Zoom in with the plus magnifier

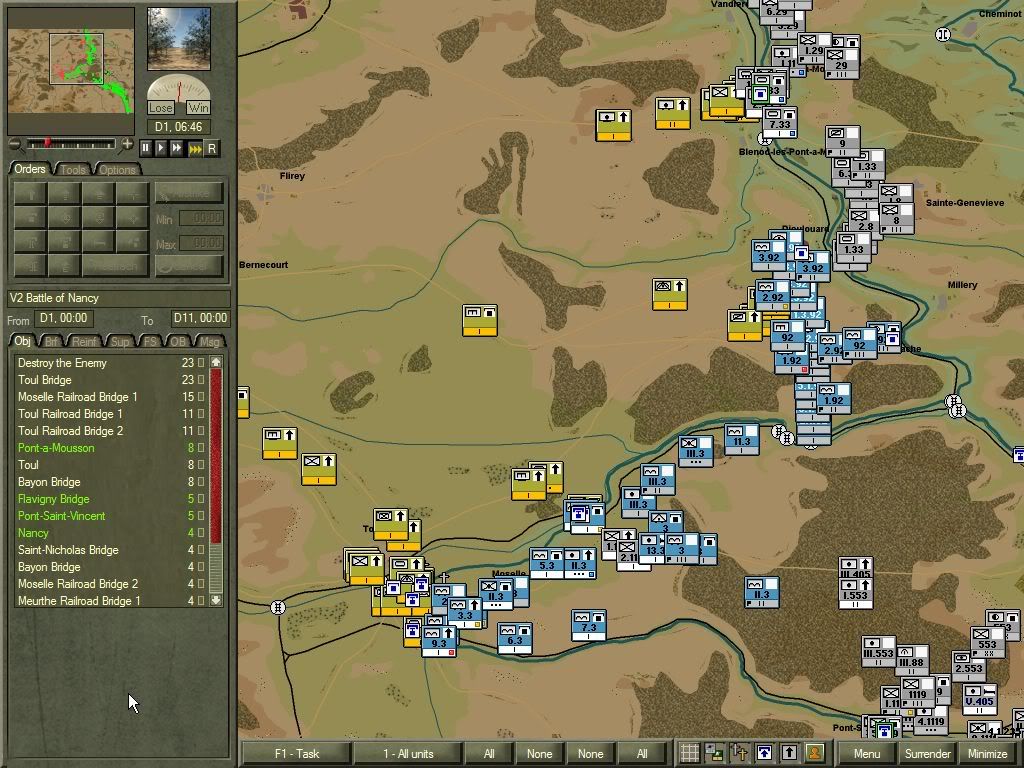coord(127,145)
